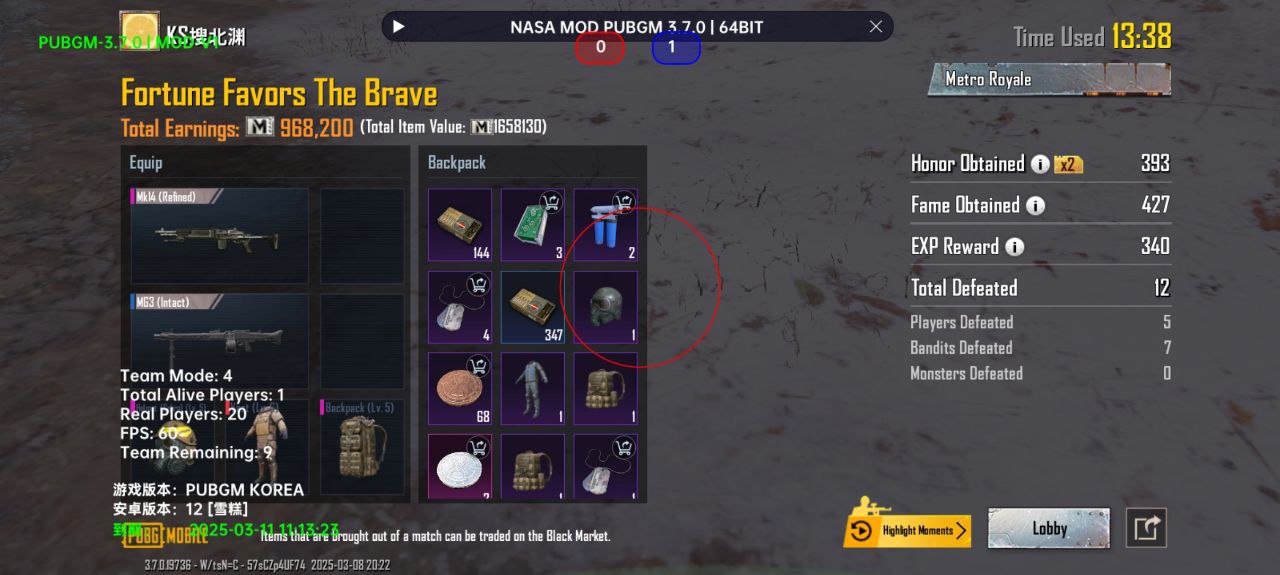Select the blue water filter item

(x=605, y=225)
